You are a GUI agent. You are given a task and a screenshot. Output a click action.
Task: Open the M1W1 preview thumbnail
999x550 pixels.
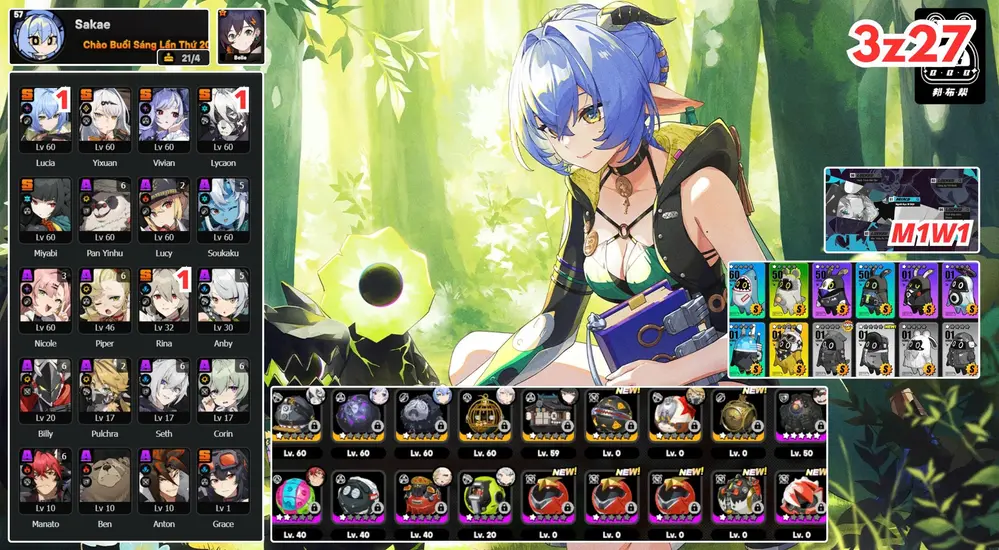click(x=901, y=209)
